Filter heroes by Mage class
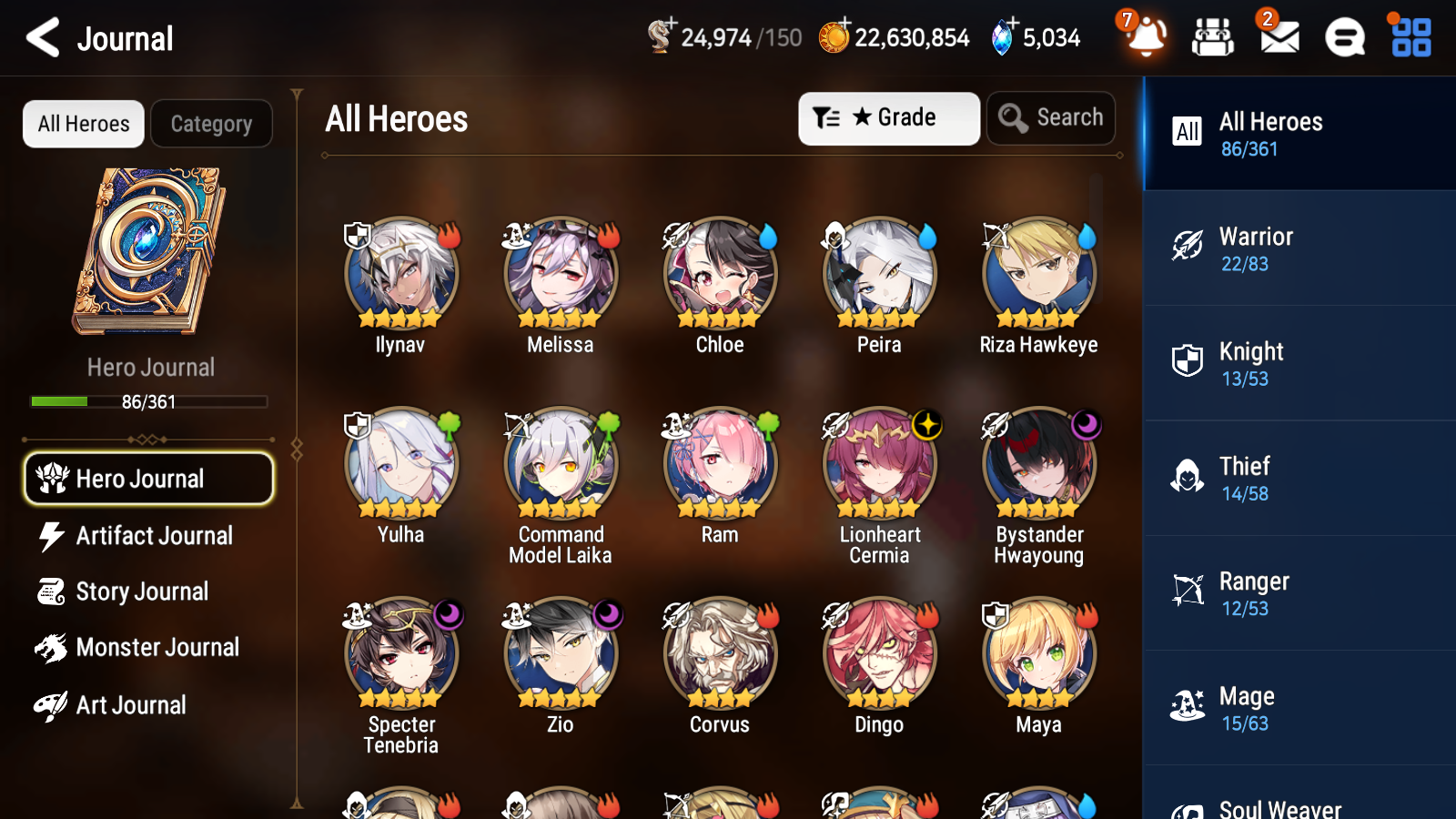 click(x=1299, y=709)
